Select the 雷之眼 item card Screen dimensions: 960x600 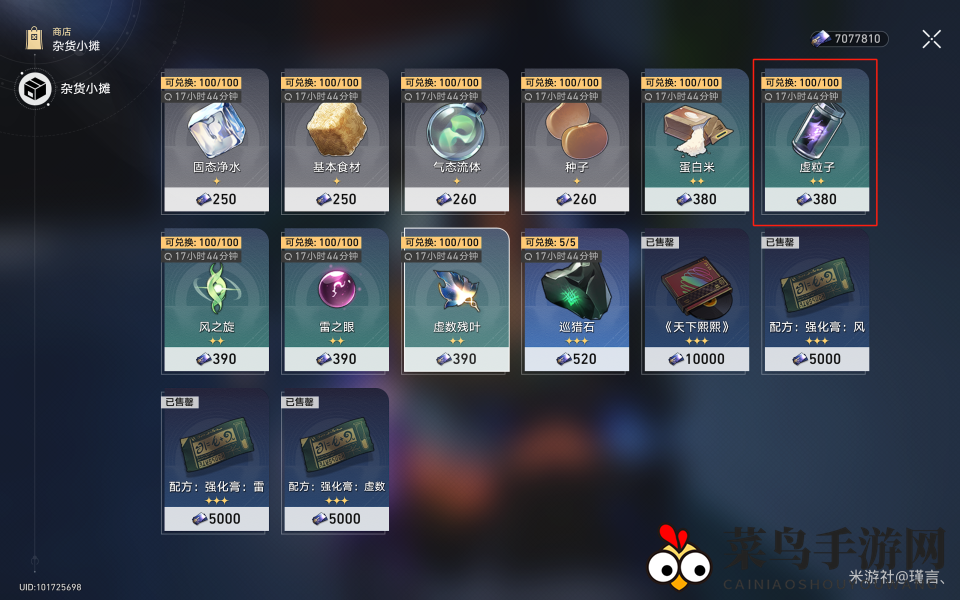(335, 300)
